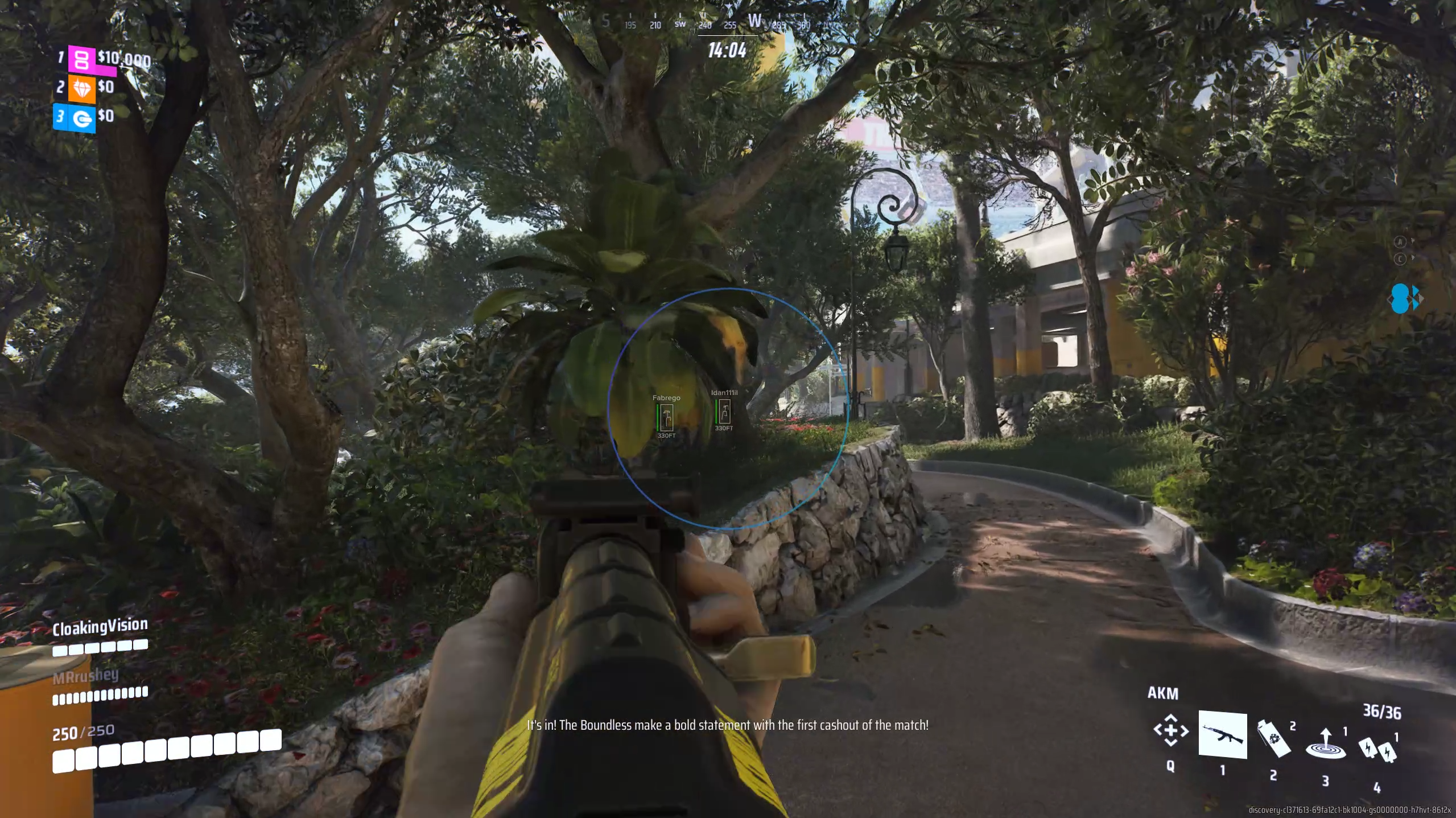The width and height of the screenshot is (1456, 818).
Task: Click the Idan111il player marker
Action: [x=724, y=411]
